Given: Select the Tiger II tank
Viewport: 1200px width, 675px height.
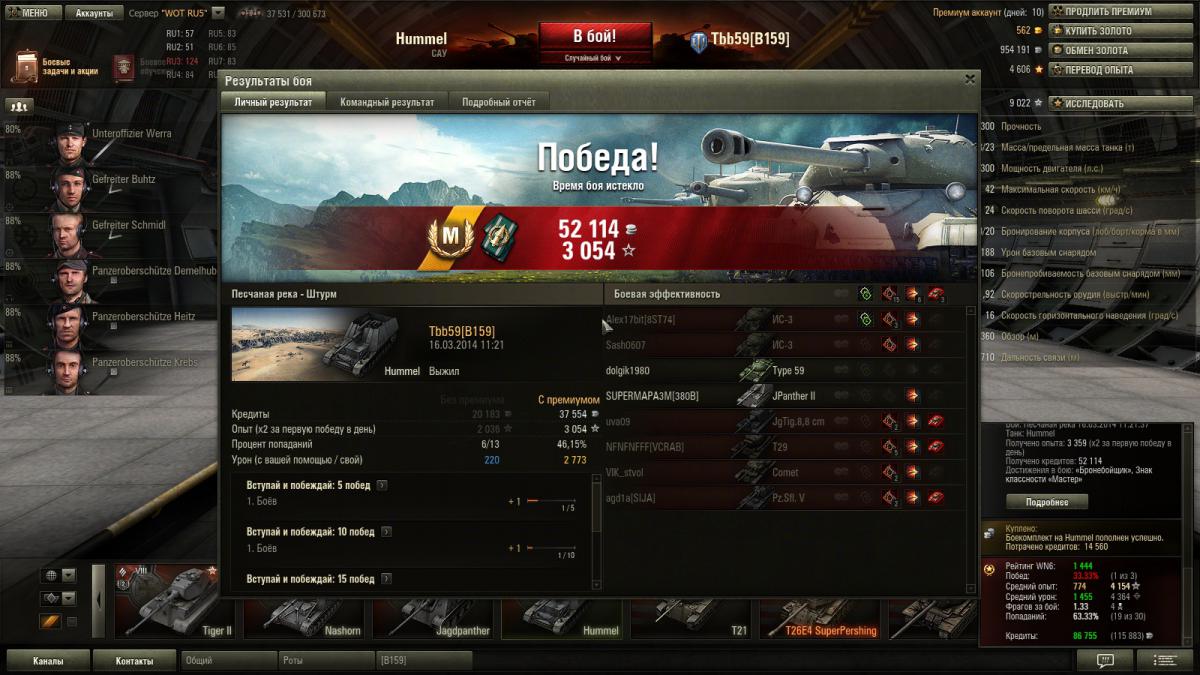Looking at the screenshot, I should (176, 607).
